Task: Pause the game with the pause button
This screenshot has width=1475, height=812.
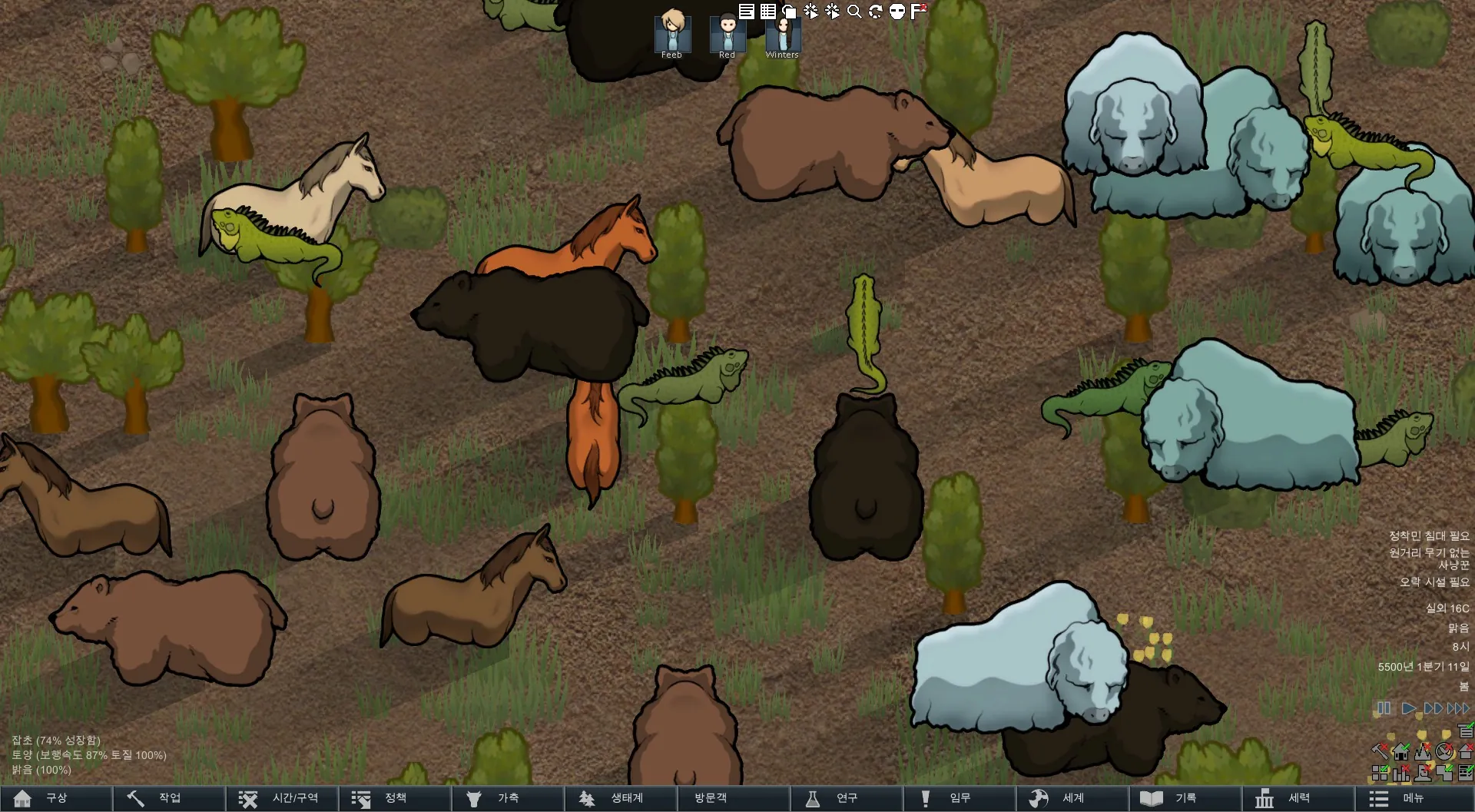Action: [x=1384, y=708]
